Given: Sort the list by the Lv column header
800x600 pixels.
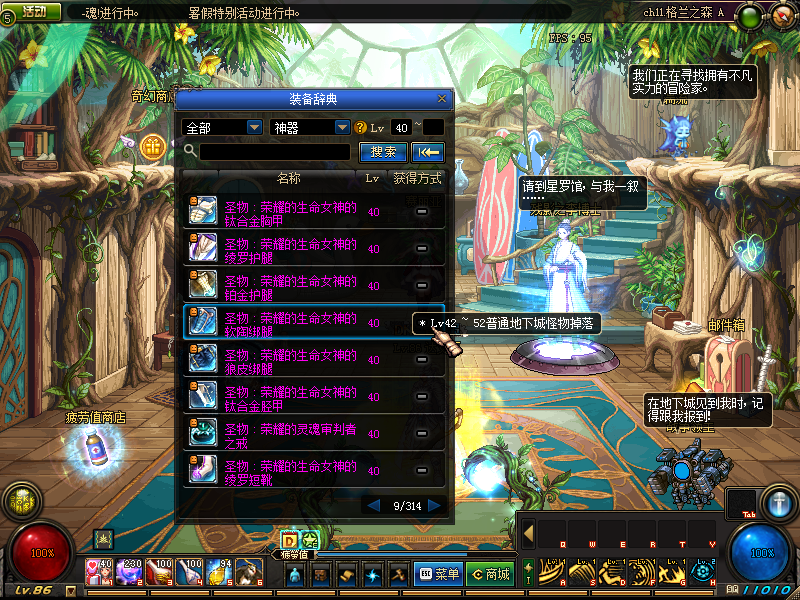Looking at the screenshot, I should coord(372,178).
